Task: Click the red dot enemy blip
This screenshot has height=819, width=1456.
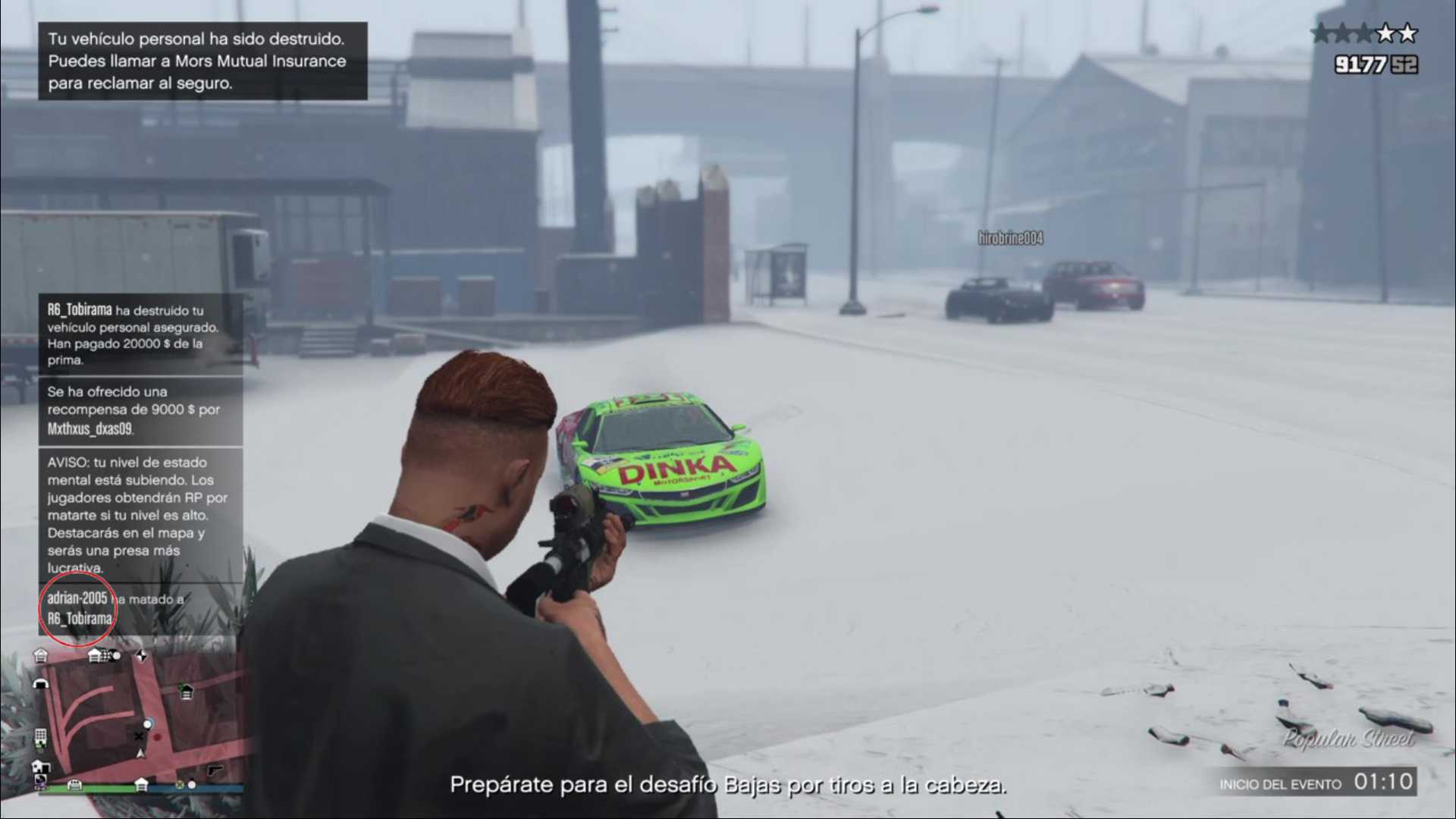Action: (157, 736)
